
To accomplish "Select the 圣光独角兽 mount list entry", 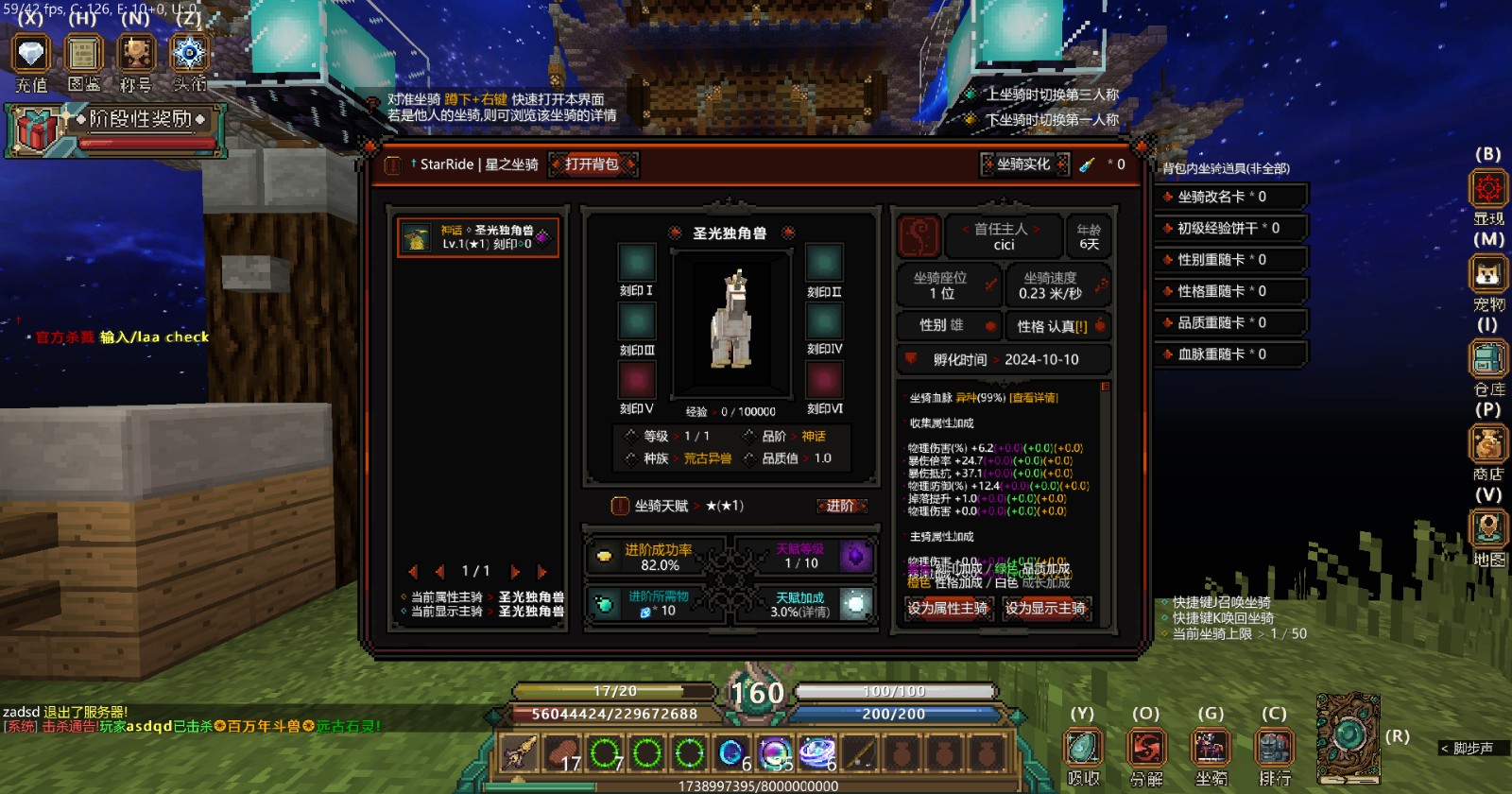I will 478,237.
